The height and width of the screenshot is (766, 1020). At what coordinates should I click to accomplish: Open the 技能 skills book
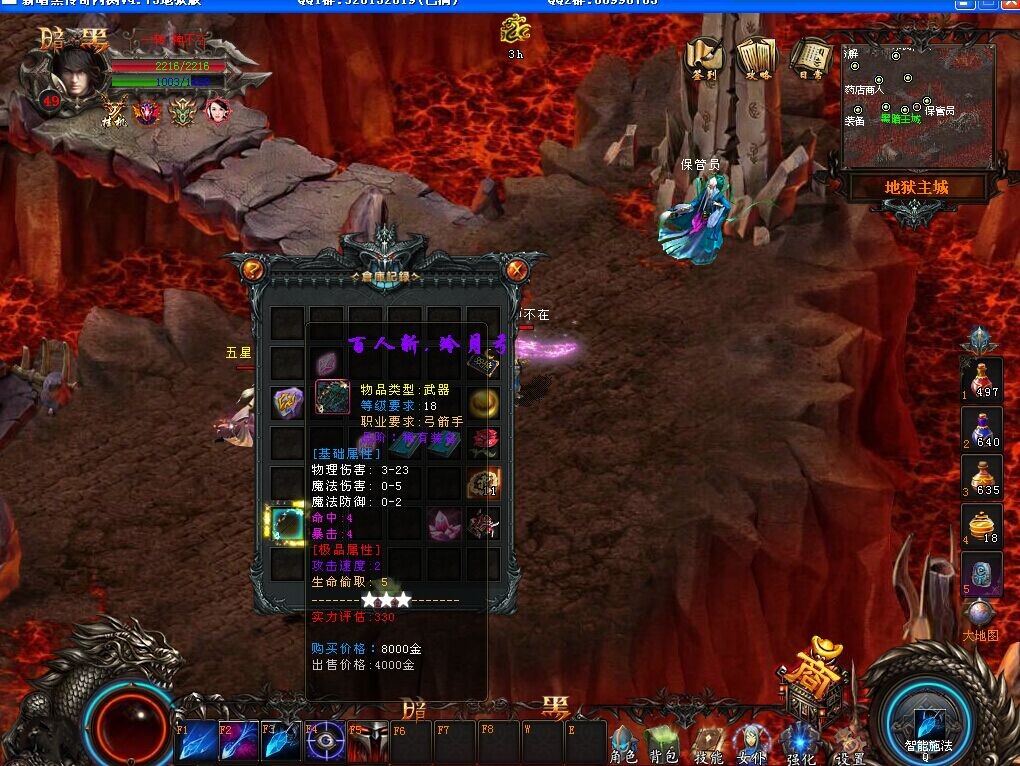(708, 744)
